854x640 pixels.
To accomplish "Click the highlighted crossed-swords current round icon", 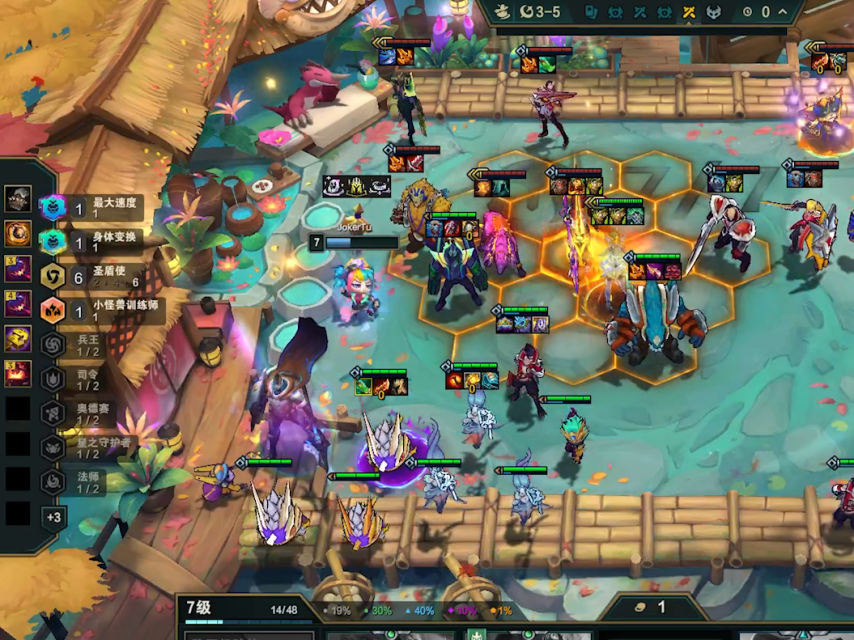I will coord(689,12).
